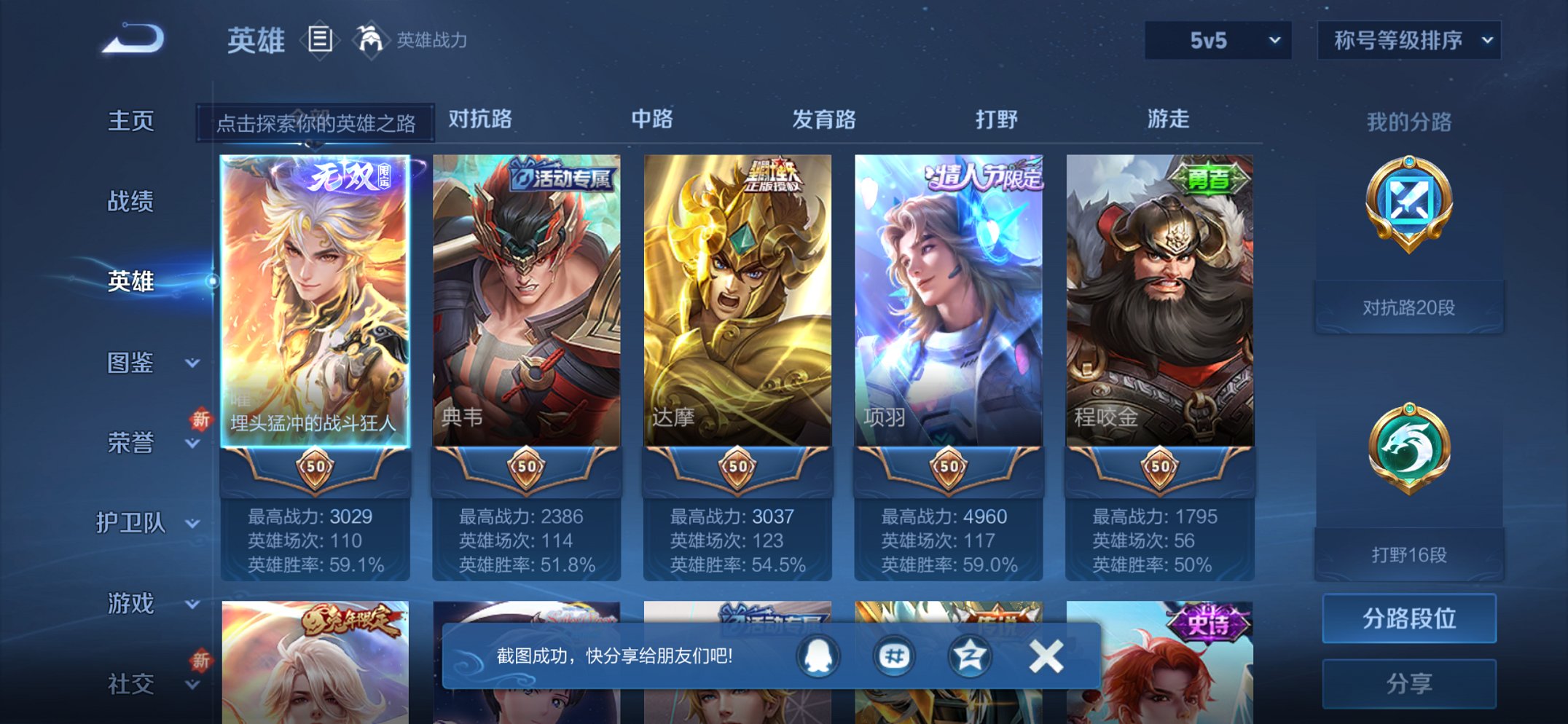The width and height of the screenshot is (1568, 724).
Task: Click the 打野16段 jungle badge icon
Action: pyautogui.click(x=1409, y=446)
